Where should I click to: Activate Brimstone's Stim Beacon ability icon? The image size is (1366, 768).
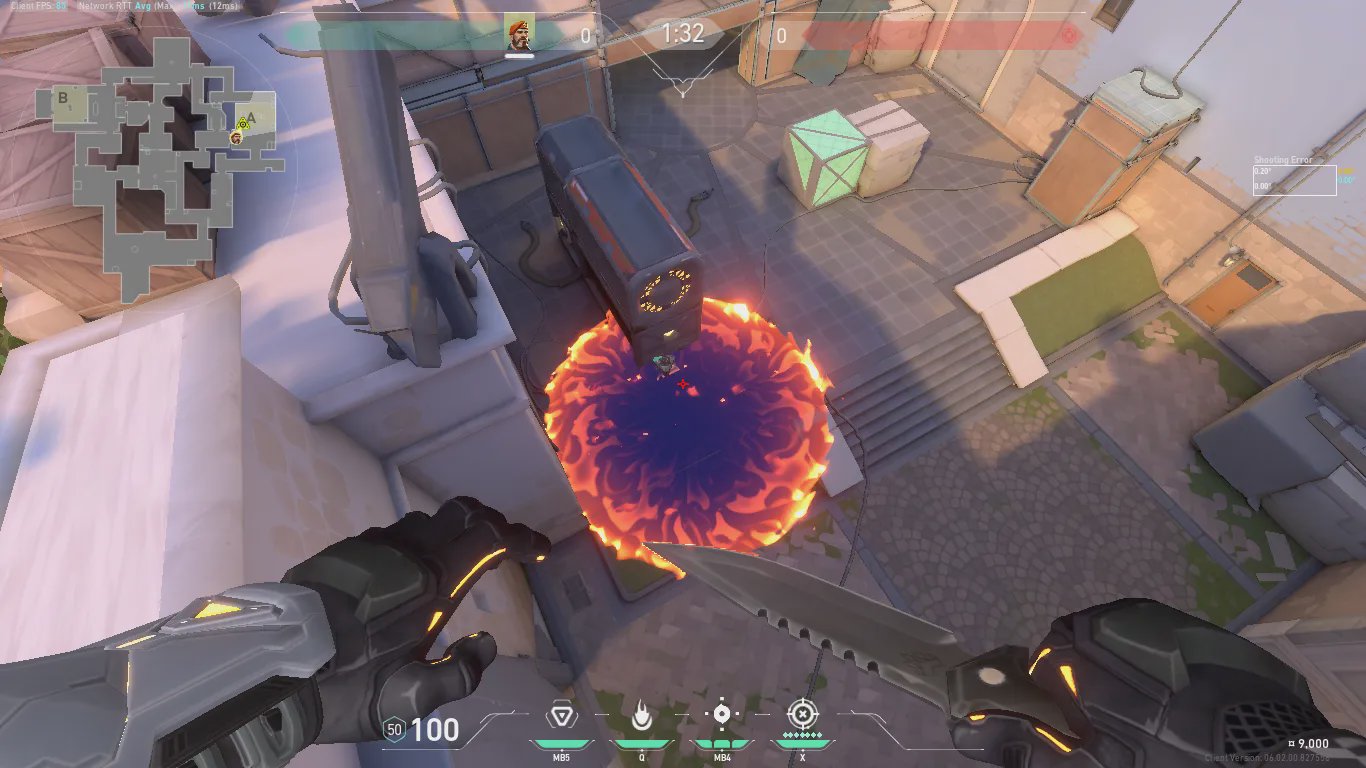(x=561, y=716)
